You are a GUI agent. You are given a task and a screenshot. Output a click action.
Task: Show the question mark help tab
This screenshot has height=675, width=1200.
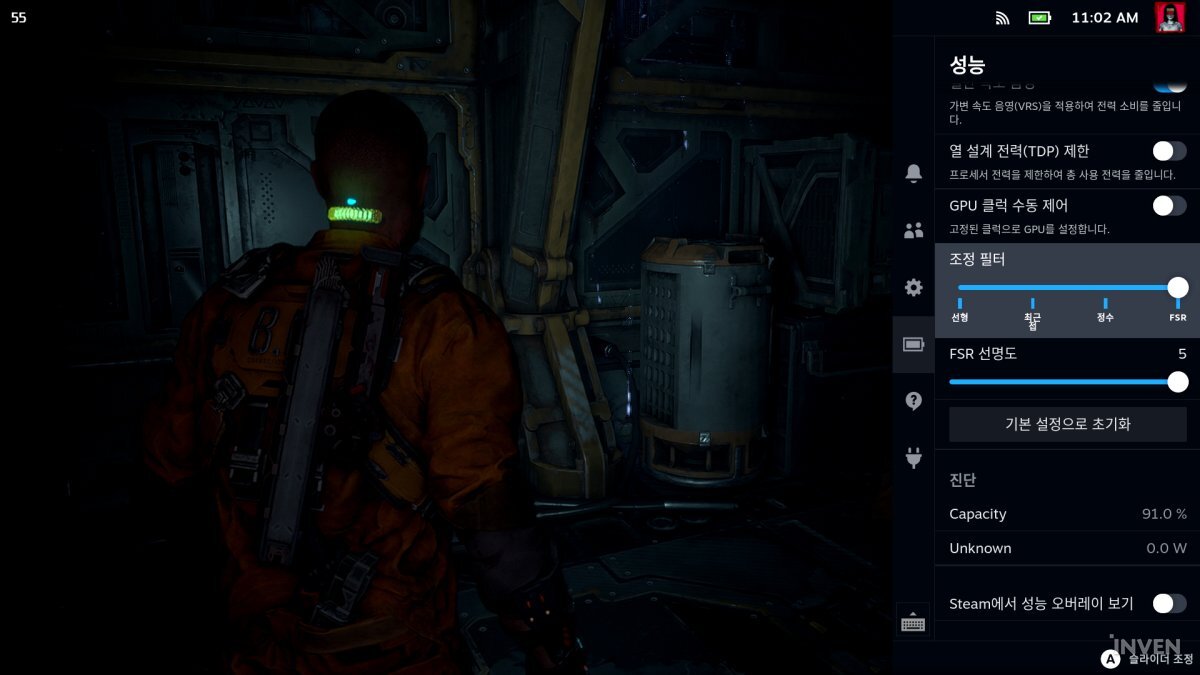(913, 401)
